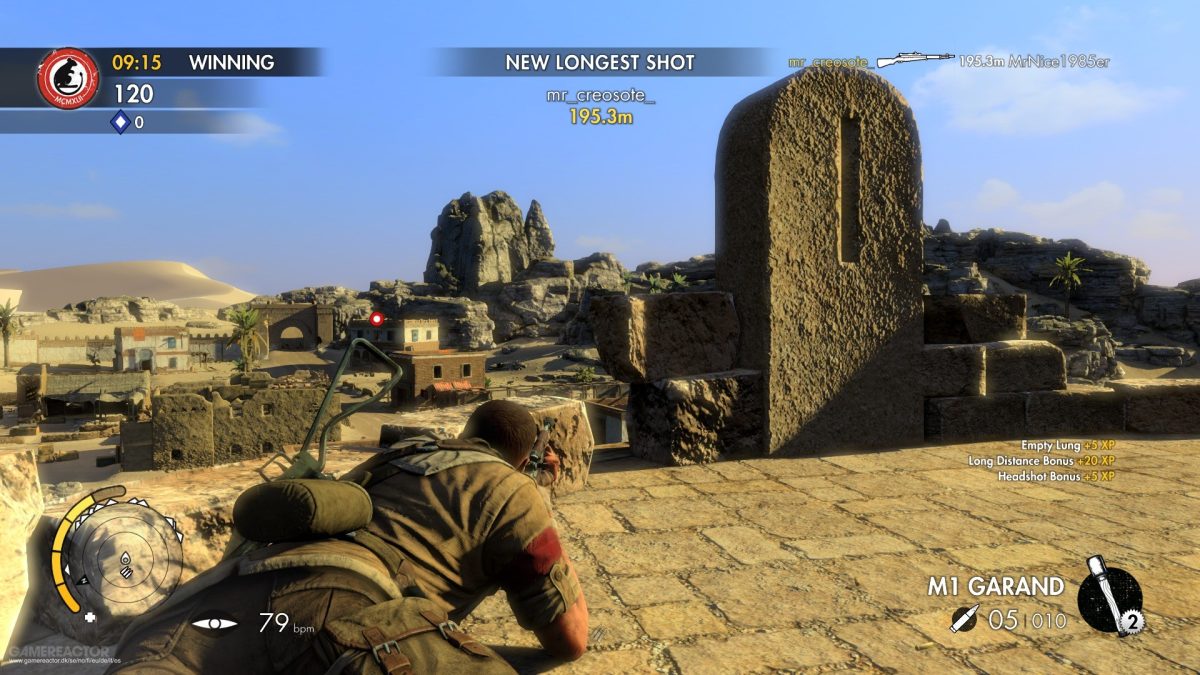Click the red objective marker
The width and height of the screenshot is (1200, 675).
pyautogui.click(x=377, y=319)
